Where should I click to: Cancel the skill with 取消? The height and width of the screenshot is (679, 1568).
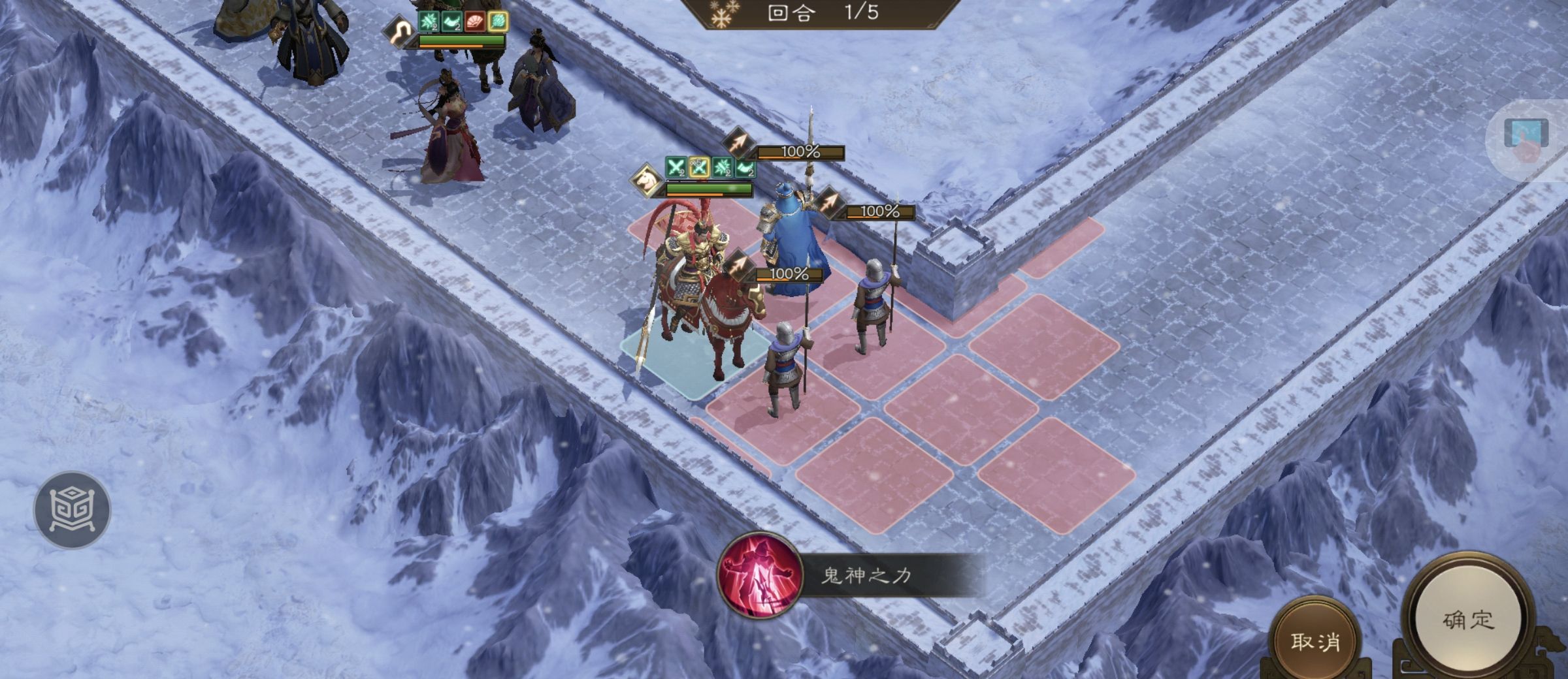click(1315, 642)
